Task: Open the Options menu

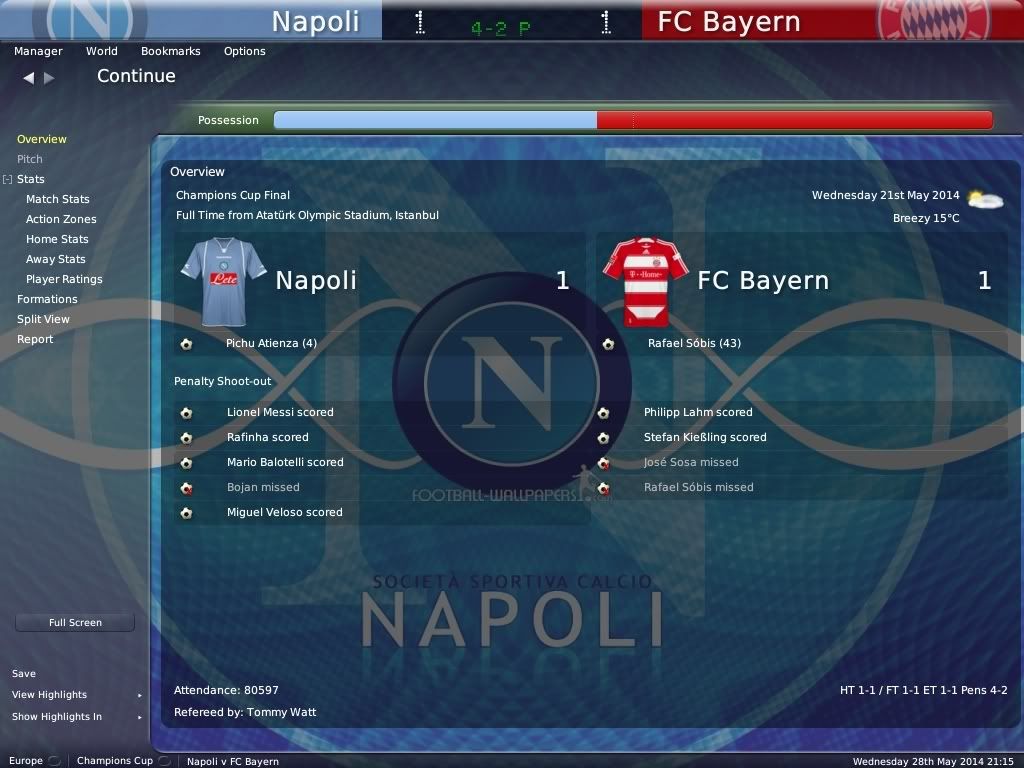Action: click(244, 51)
